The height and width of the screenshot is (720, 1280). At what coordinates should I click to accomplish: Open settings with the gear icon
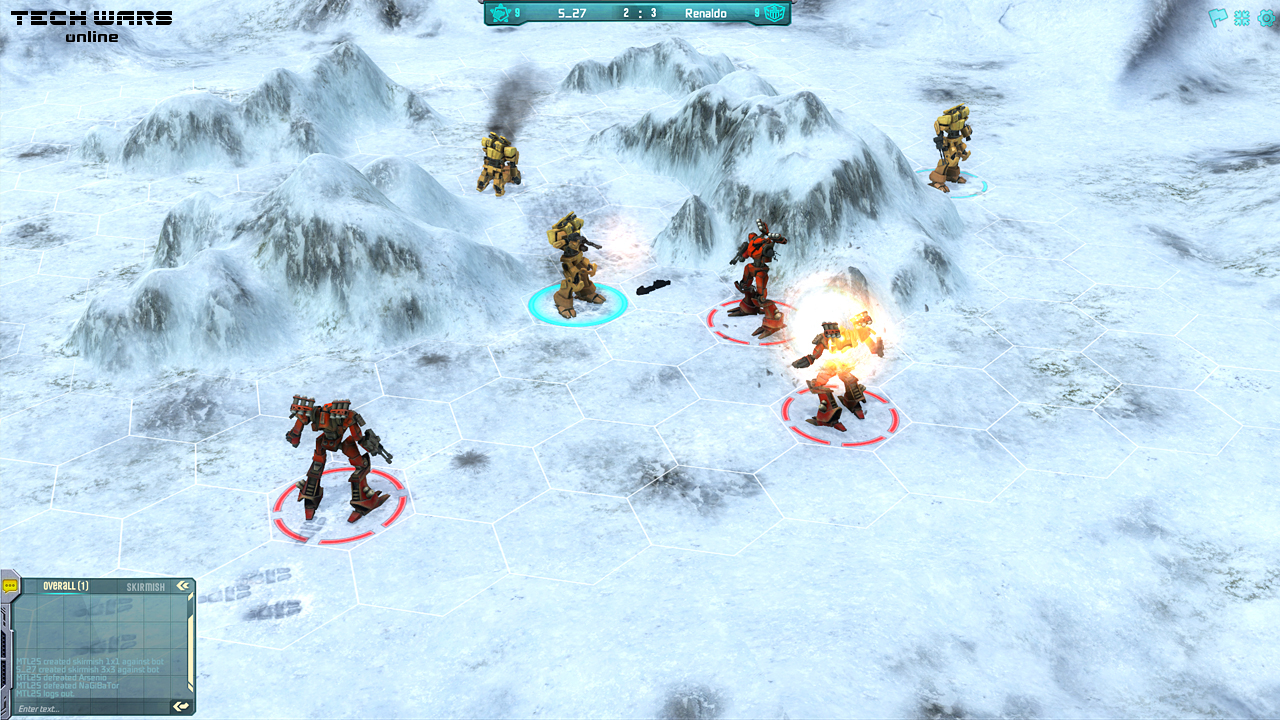coord(1265,18)
